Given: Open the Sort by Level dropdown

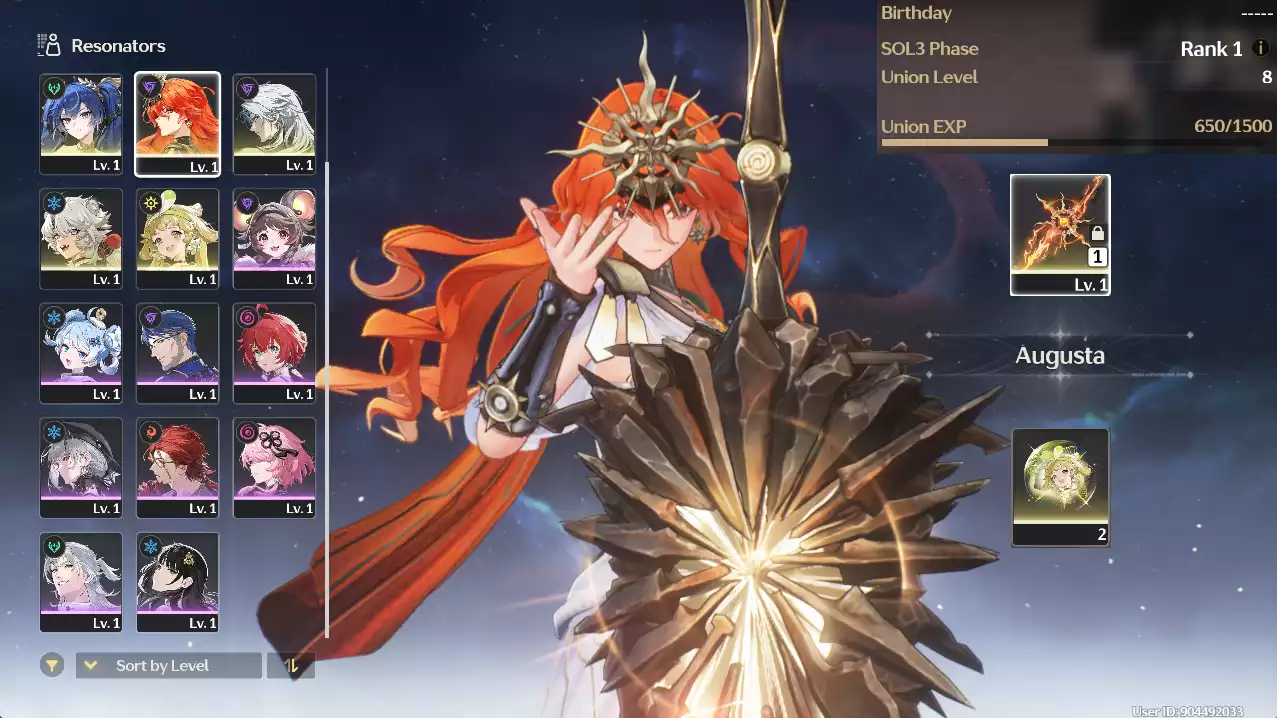Looking at the screenshot, I should pyautogui.click(x=169, y=665).
